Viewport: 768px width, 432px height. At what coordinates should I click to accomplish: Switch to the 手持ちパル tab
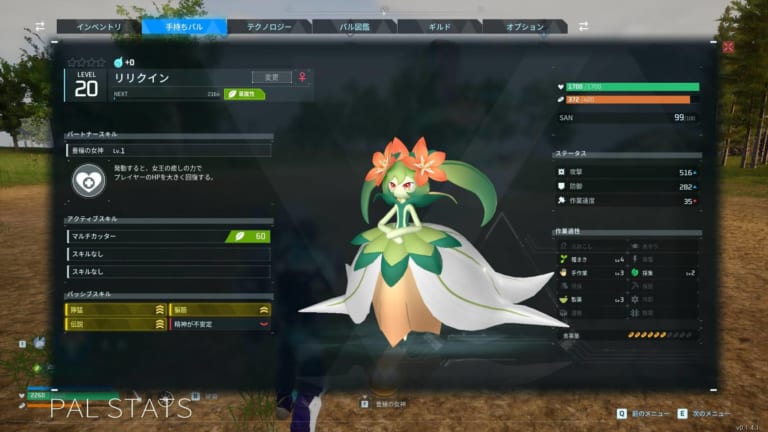pyautogui.click(x=184, y=27)
